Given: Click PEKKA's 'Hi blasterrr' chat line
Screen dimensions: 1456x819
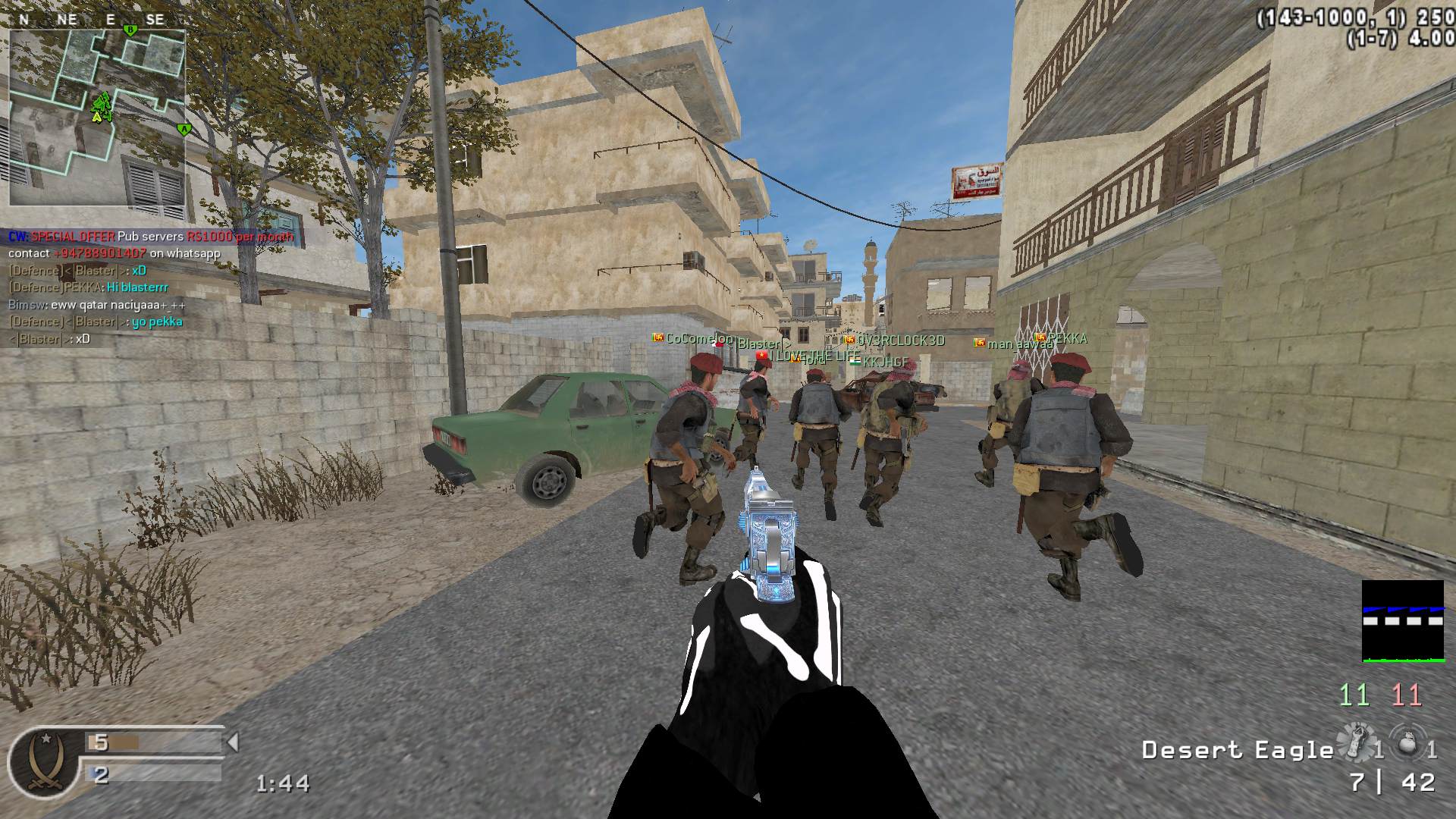Looking at the screenshot, I should click(x=88, y=287).
